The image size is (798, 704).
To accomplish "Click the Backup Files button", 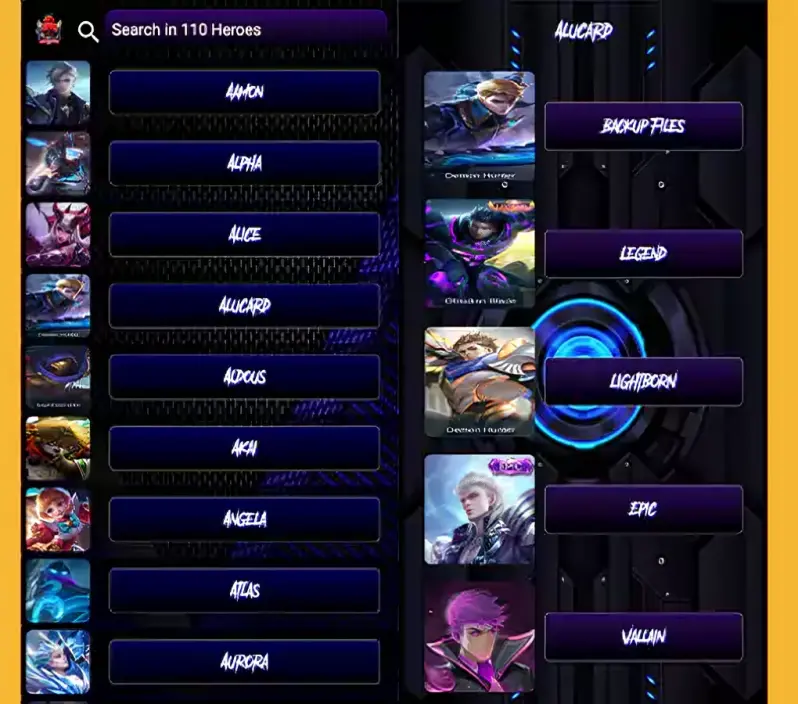I will click(x=643, y=126).
